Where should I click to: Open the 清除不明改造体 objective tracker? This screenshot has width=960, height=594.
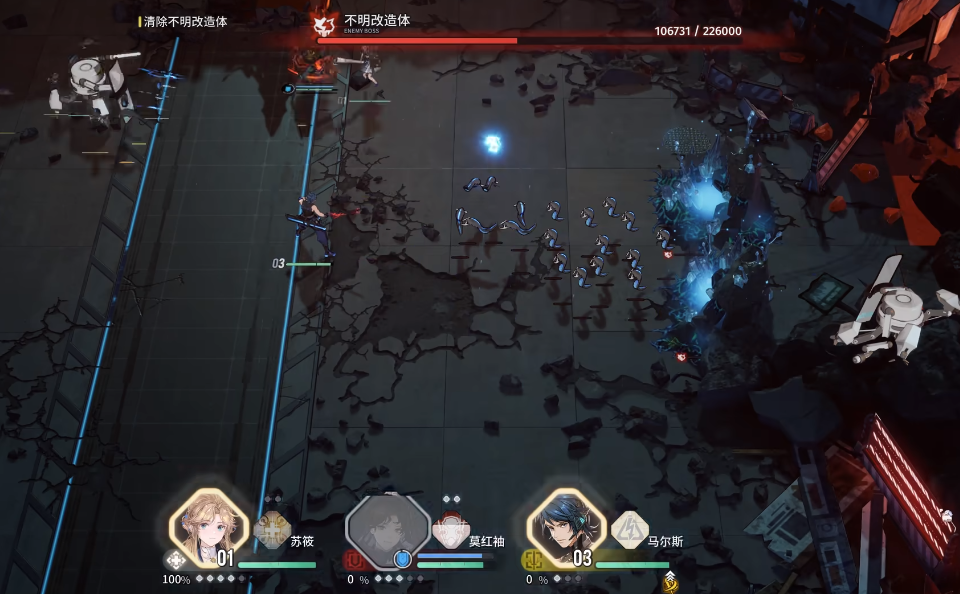coord(185,21)
